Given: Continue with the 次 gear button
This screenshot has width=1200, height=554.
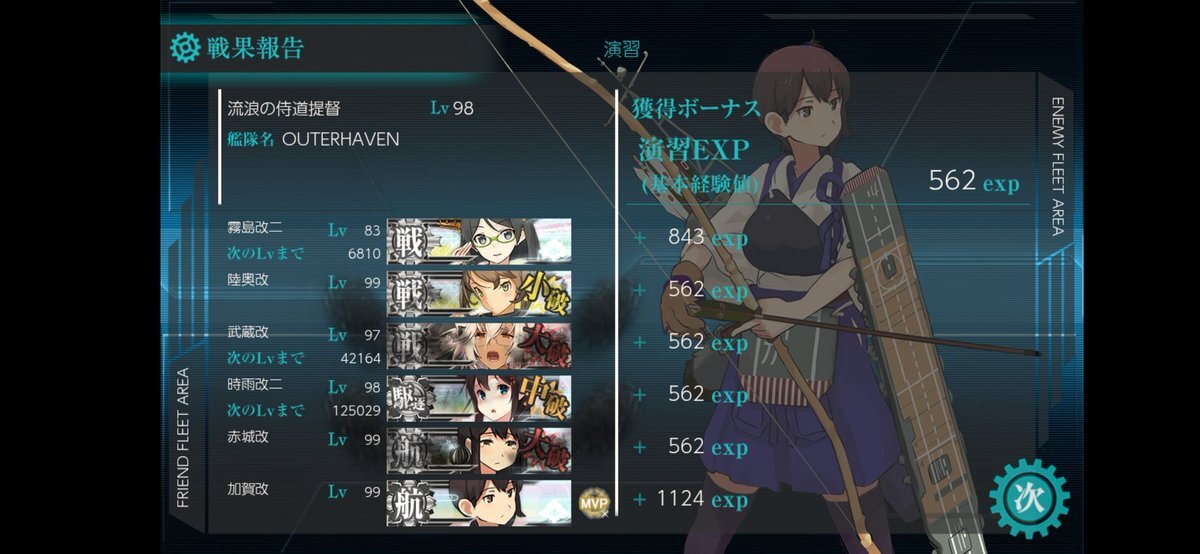Looking at the screenshot, I should 1029,497.
